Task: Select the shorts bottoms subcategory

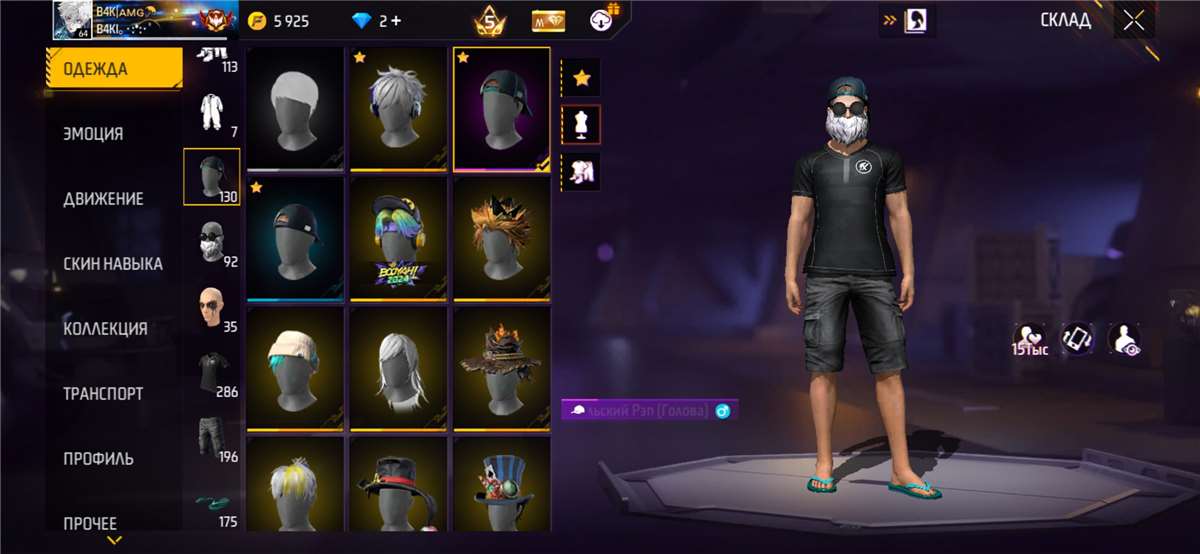Action: coord(211,437)
